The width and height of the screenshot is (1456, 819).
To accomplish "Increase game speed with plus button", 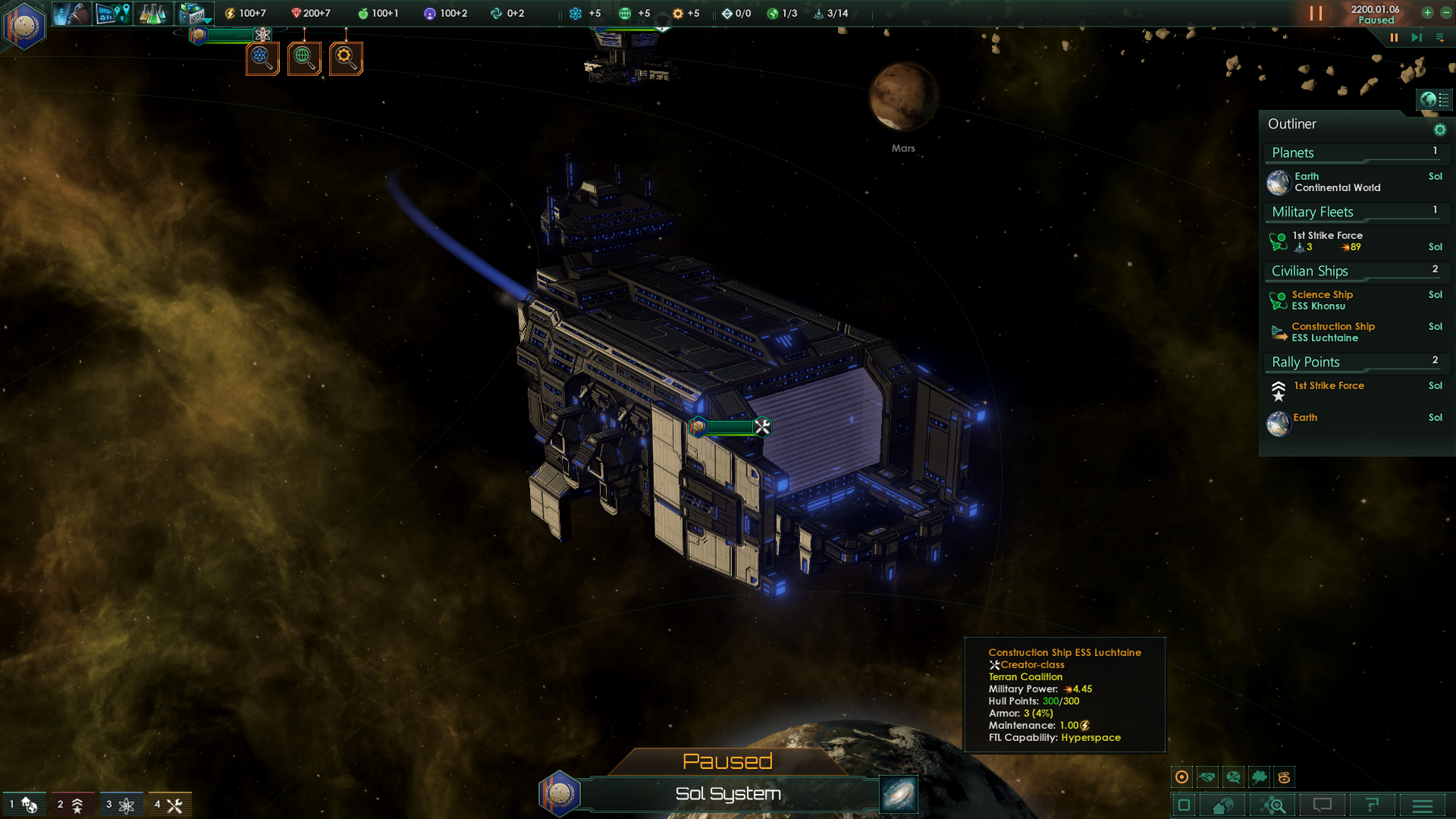I will [x=1427, y=13].
